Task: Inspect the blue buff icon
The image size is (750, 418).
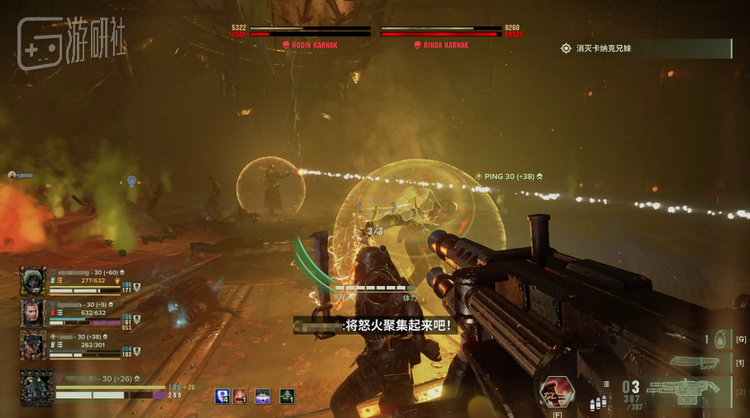Action: [222, 396]
